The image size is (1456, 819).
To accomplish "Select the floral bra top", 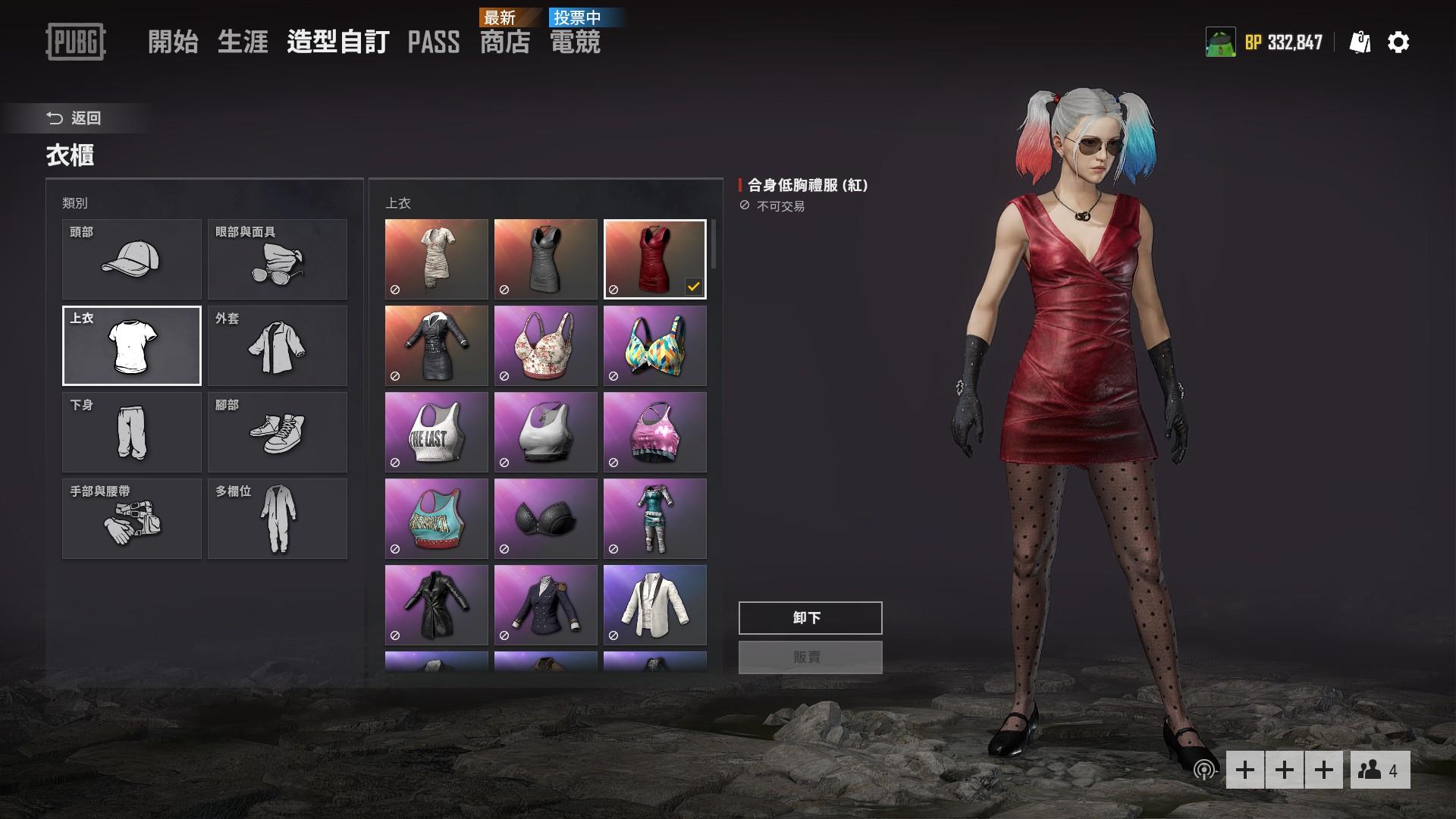I will pos(545,346).
